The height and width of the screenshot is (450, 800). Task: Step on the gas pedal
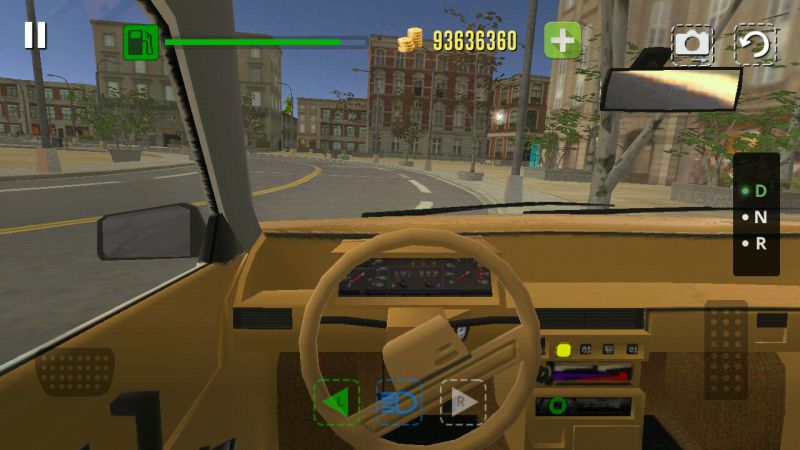[725, 350]
